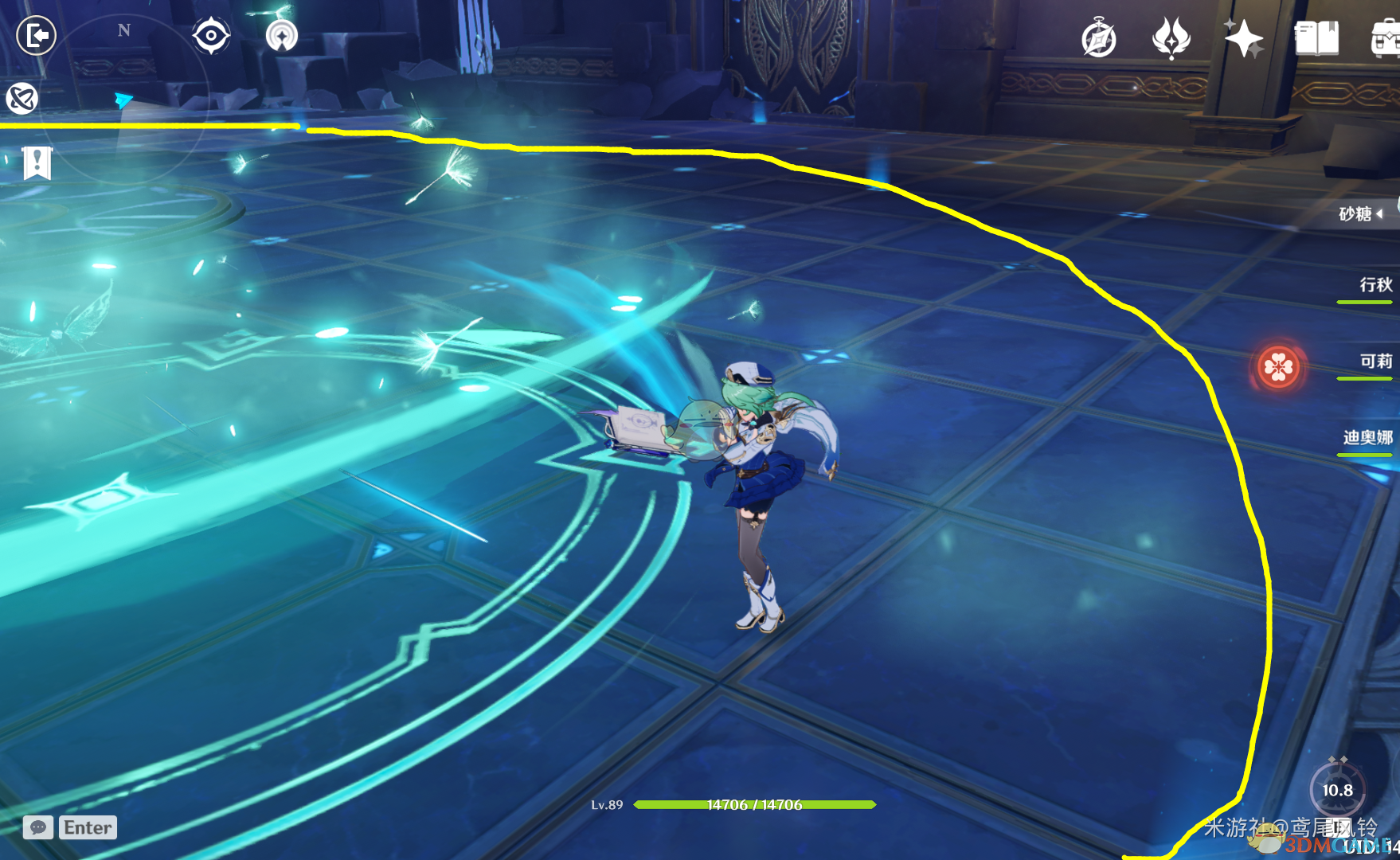This screenshot has height=860, width=1400.
Task: Open the four-pointed star events icon
Action: click(x=1243, y=38)
